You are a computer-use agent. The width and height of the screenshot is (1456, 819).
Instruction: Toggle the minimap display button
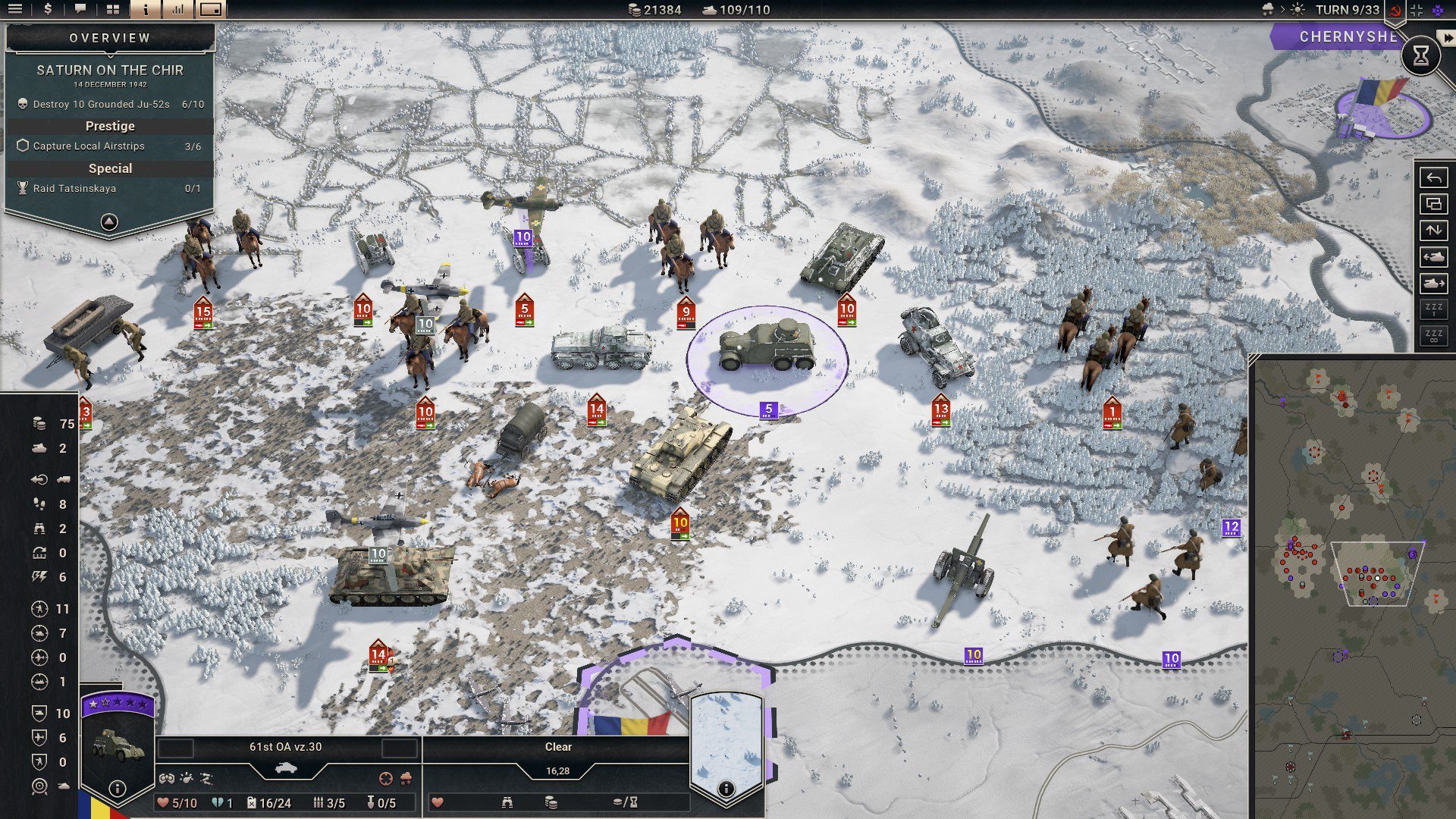click(x=211, y=10)
